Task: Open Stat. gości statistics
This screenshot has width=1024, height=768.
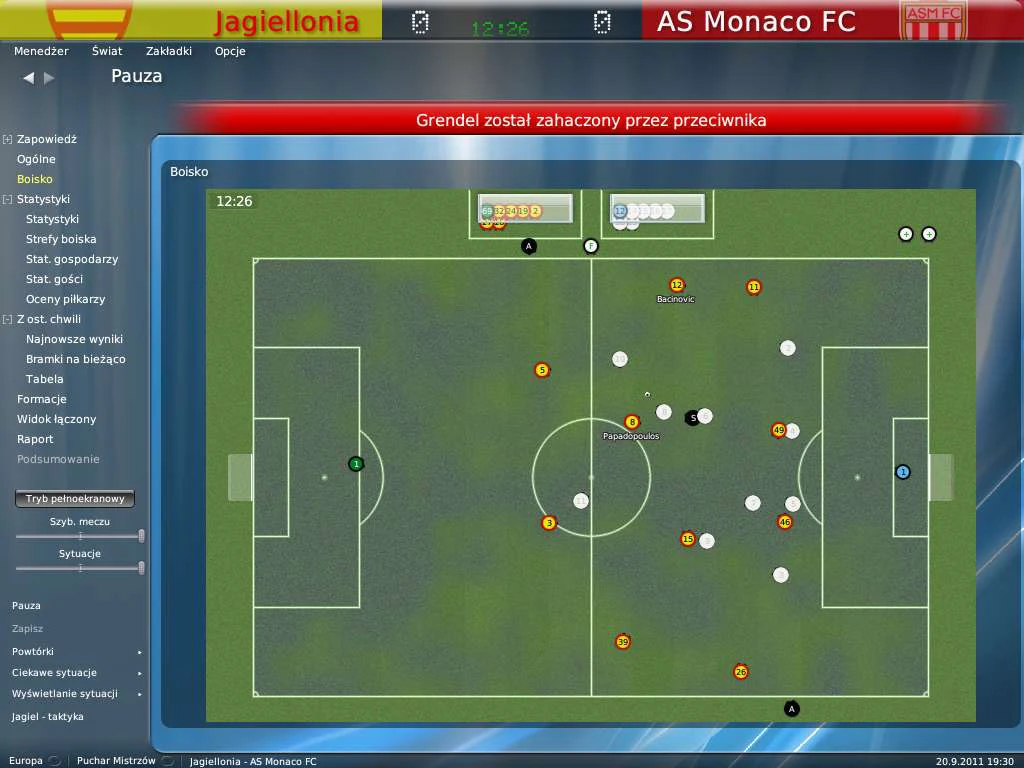Action: click(x=54, y=279)
